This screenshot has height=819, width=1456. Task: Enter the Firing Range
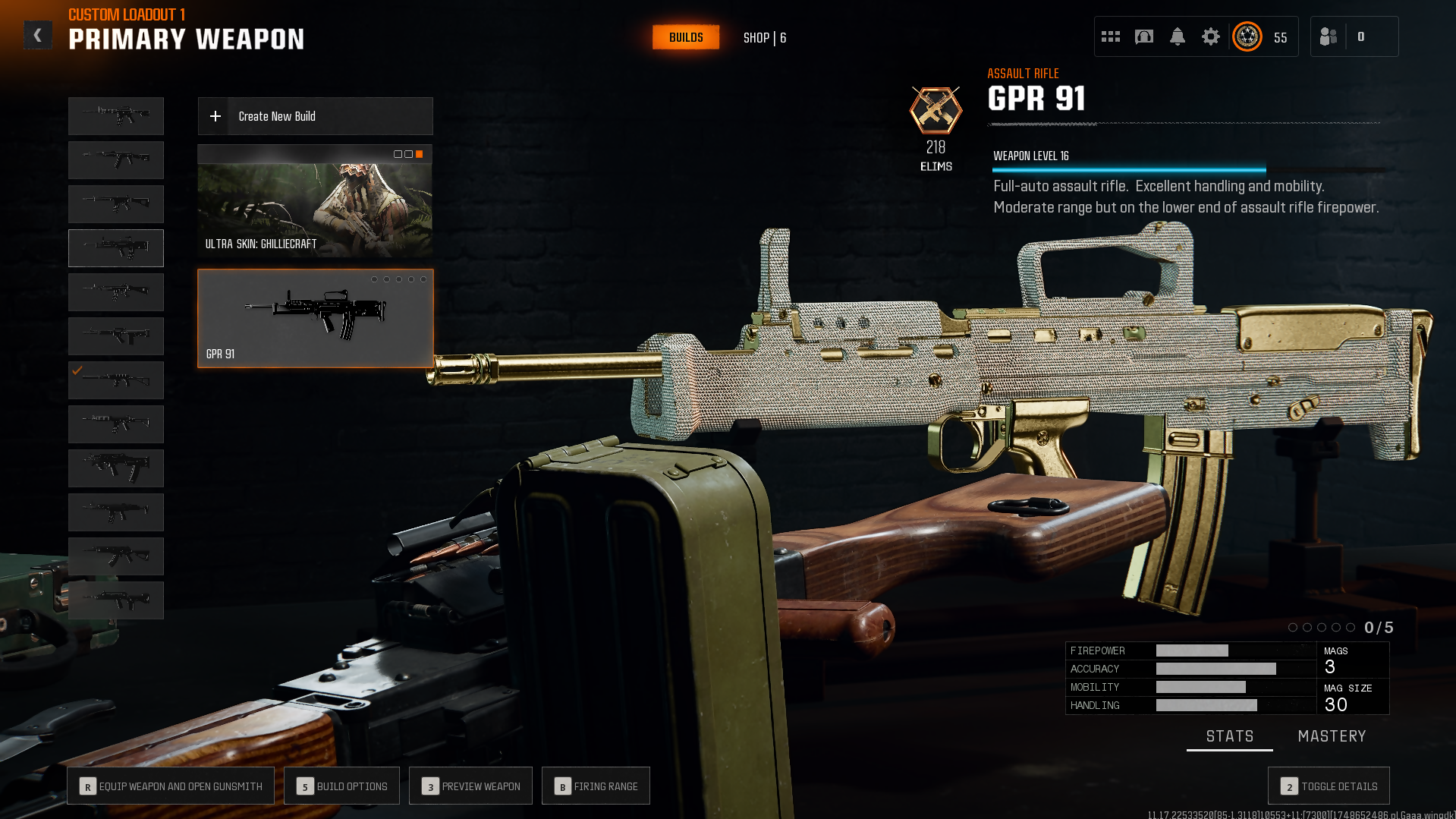596,786
